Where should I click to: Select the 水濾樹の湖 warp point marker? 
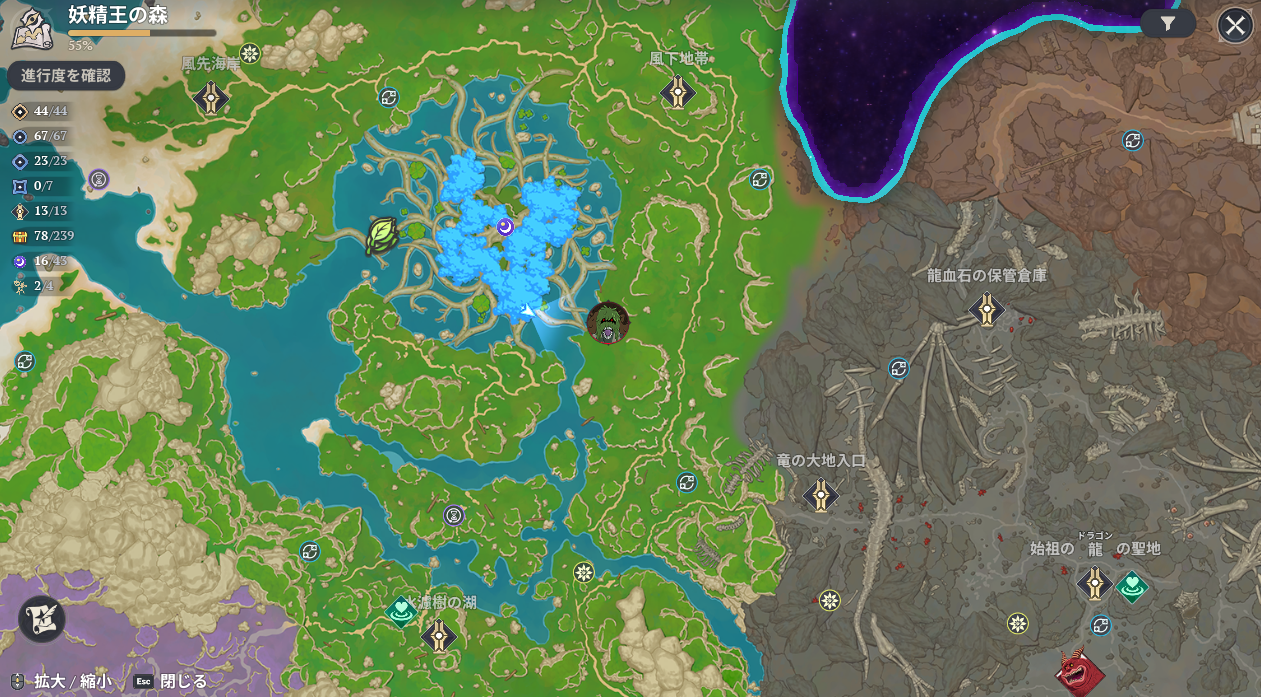pos(439,635)
